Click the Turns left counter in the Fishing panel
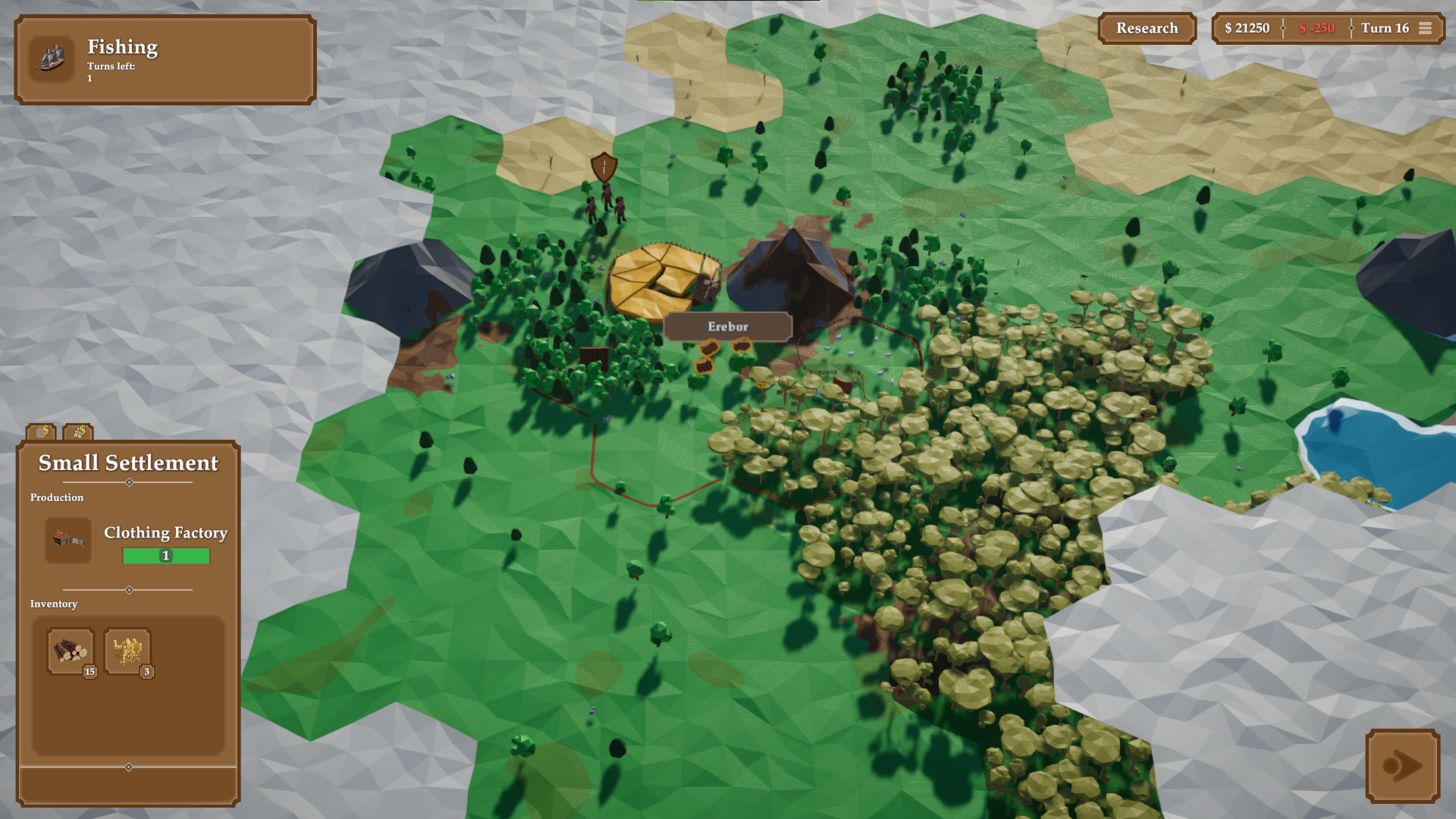 coord(110,72)
